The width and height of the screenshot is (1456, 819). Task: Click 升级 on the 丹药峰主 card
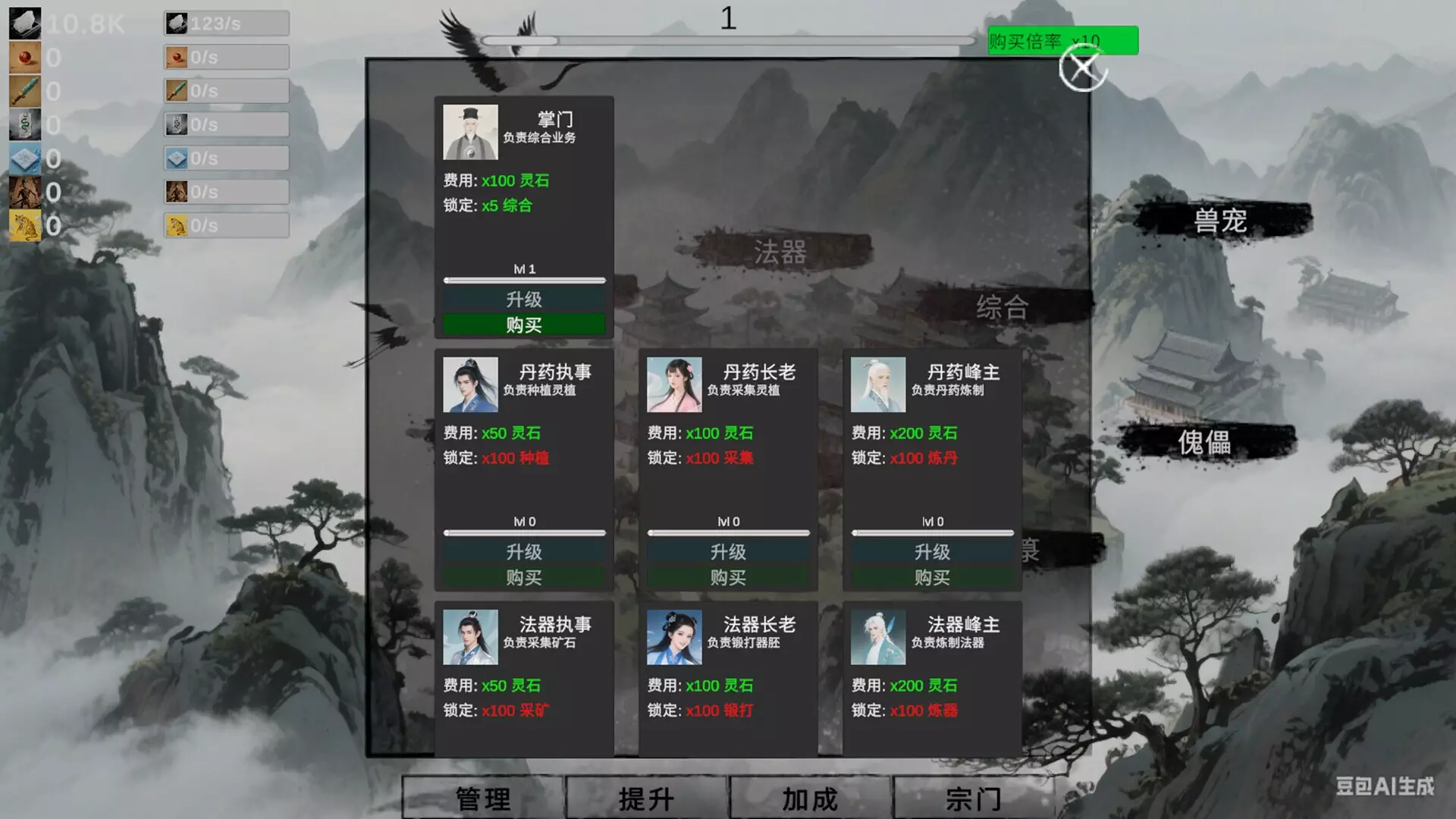tap(932, 551)
